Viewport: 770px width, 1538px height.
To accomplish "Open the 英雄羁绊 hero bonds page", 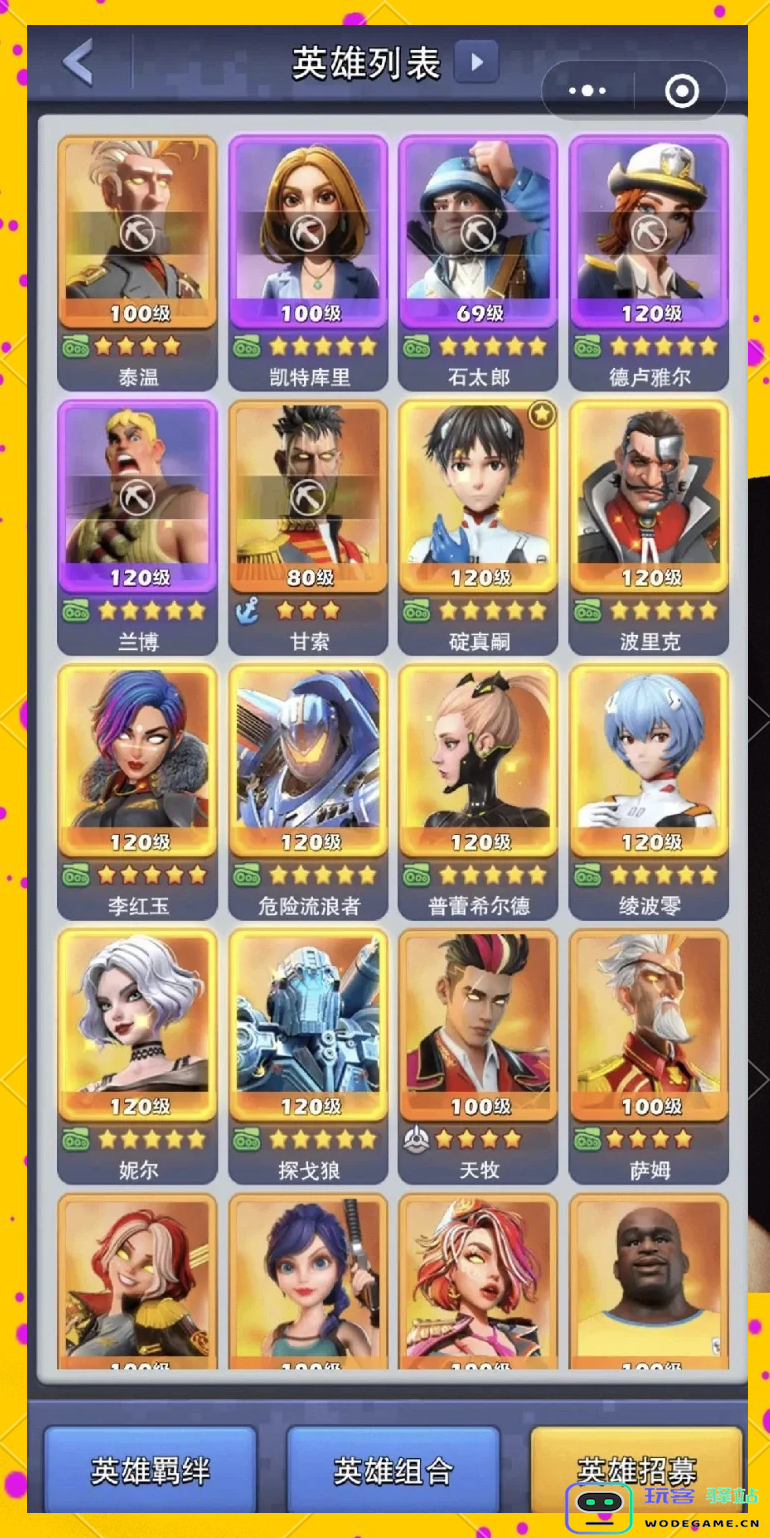I will 150,1470.
